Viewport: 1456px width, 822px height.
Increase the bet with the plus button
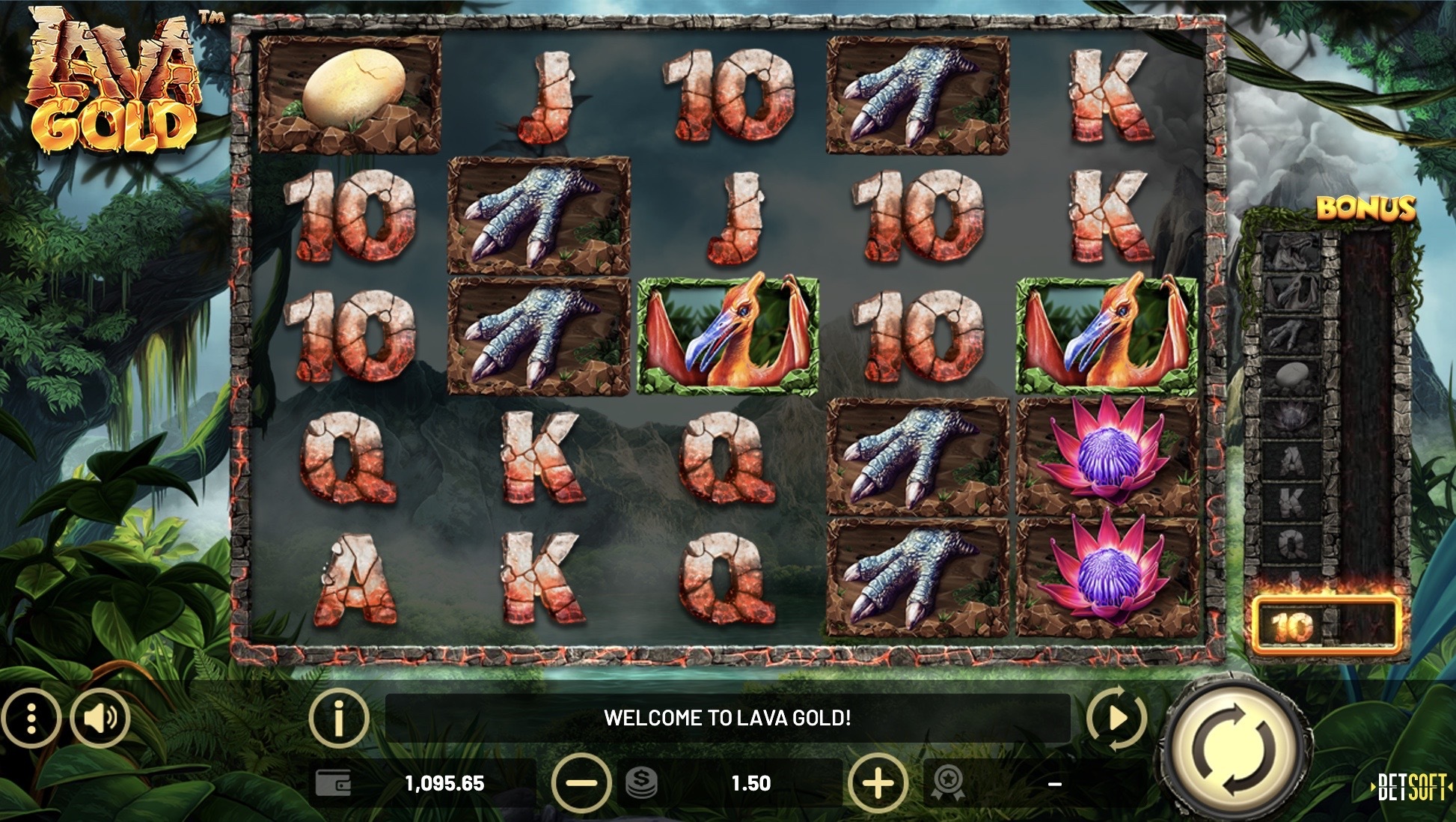(878, 784)
